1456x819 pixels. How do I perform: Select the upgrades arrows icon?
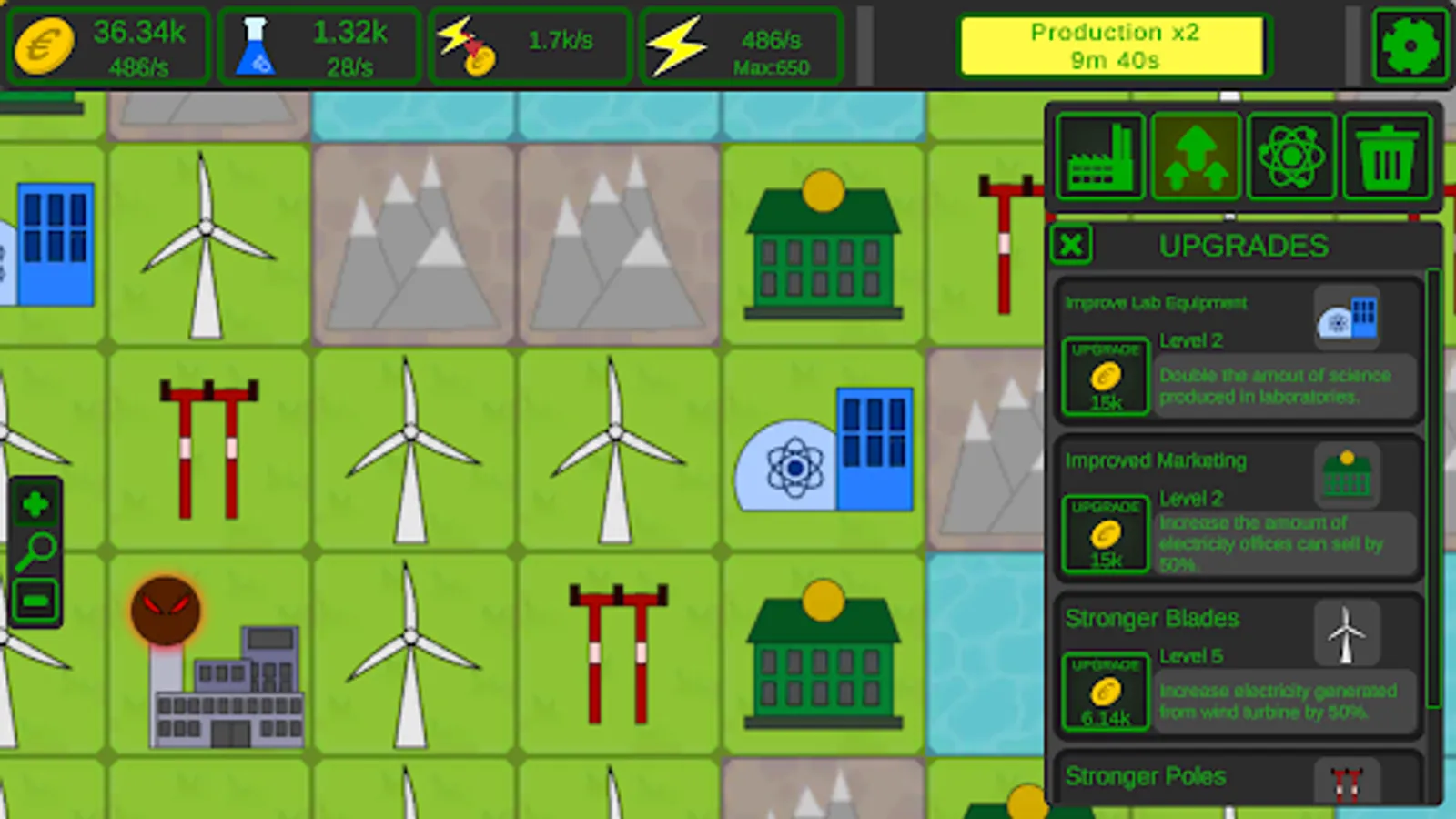click(x=1196, y=156)
